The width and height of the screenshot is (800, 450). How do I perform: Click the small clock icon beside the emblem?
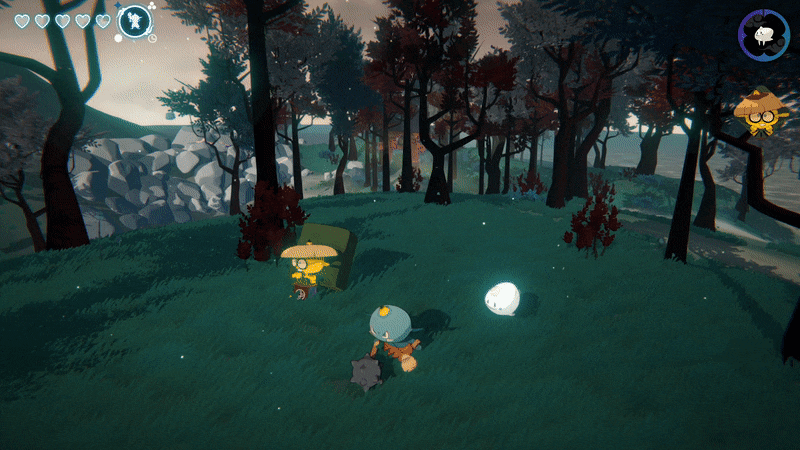(x=152, y=38)
